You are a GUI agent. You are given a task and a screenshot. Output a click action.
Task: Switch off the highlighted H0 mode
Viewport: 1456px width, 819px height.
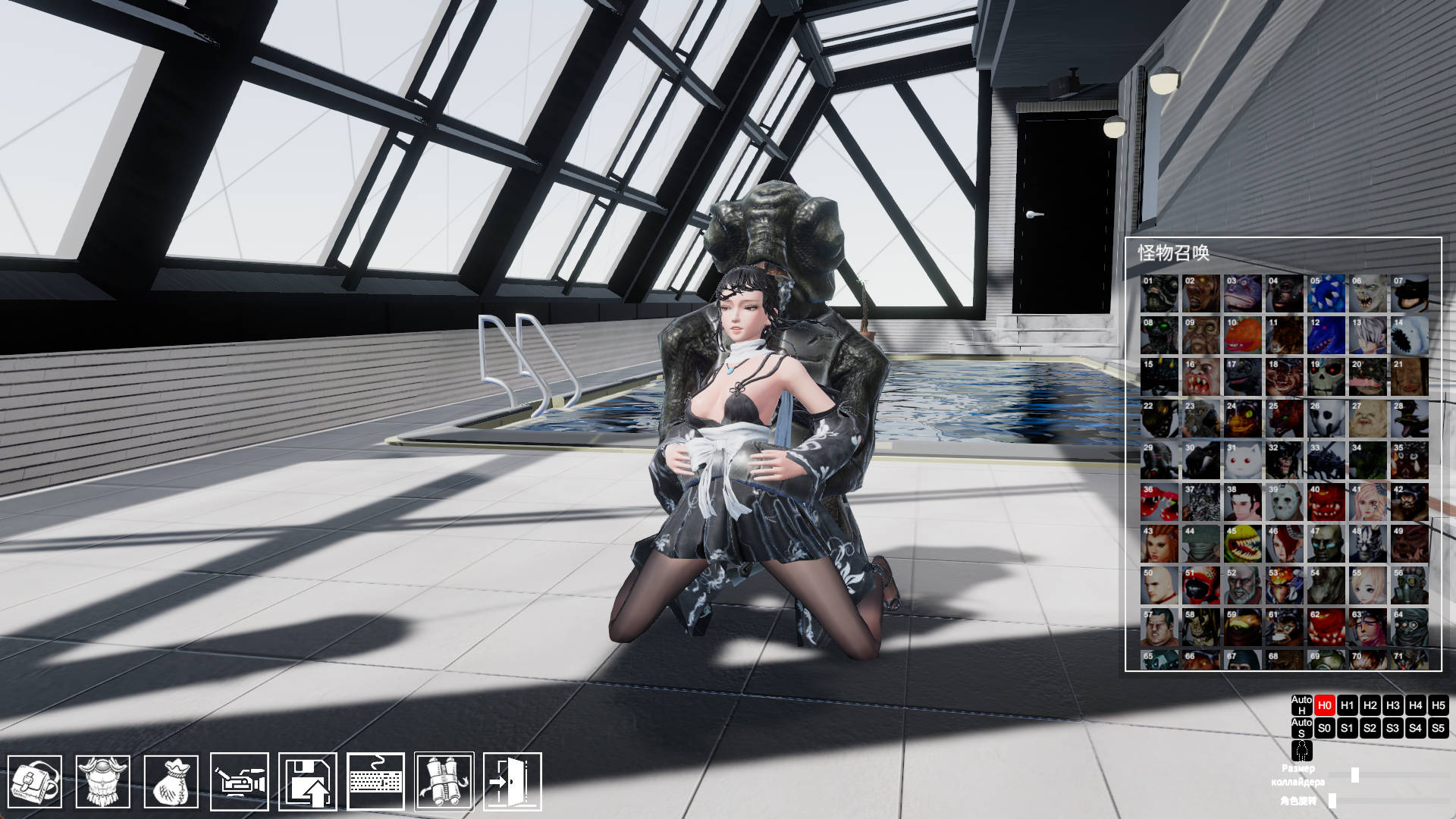[1324, 705]
